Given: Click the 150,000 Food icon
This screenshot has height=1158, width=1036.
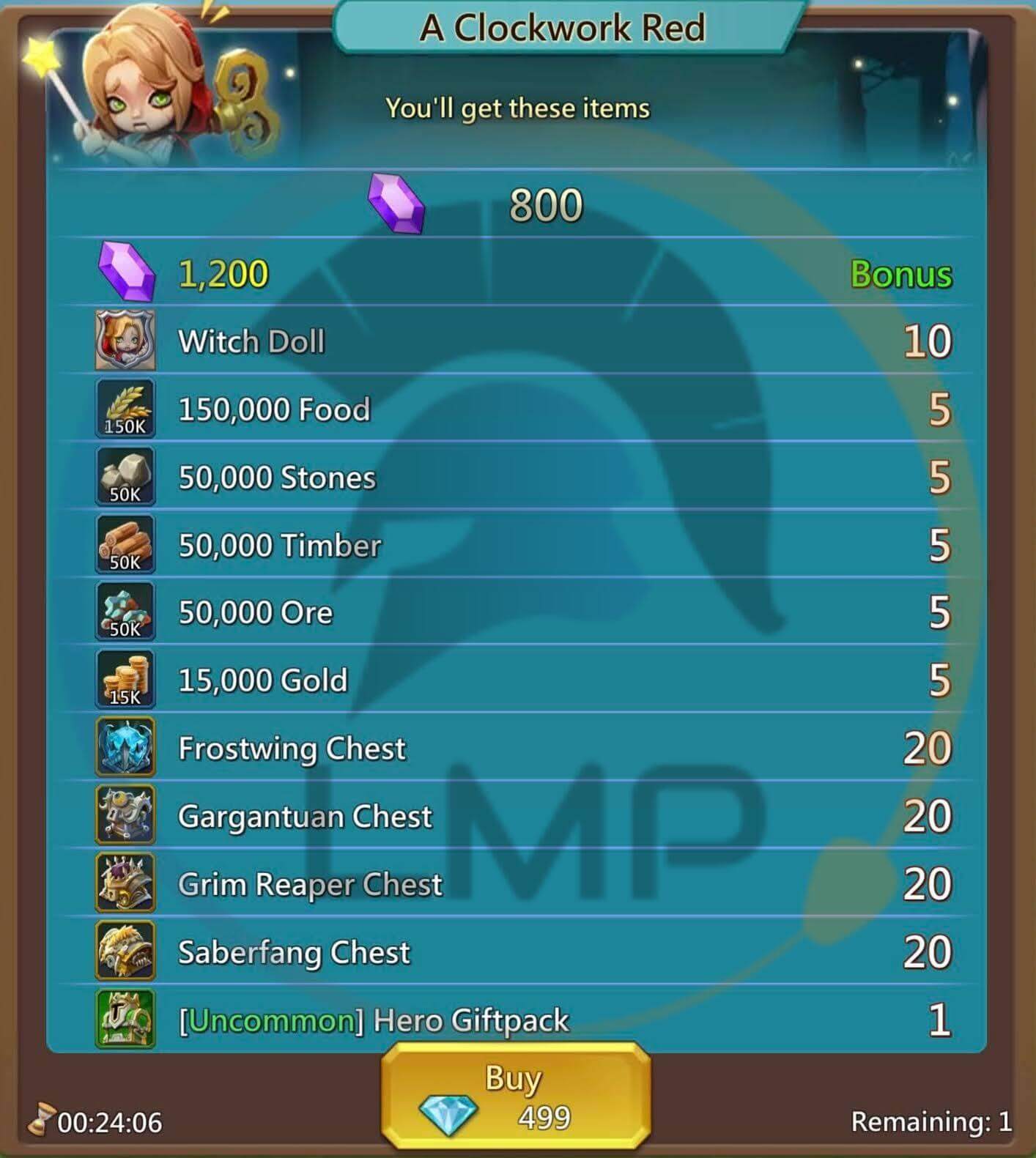Looking at the screenshot, I should [x=125, y=409].
